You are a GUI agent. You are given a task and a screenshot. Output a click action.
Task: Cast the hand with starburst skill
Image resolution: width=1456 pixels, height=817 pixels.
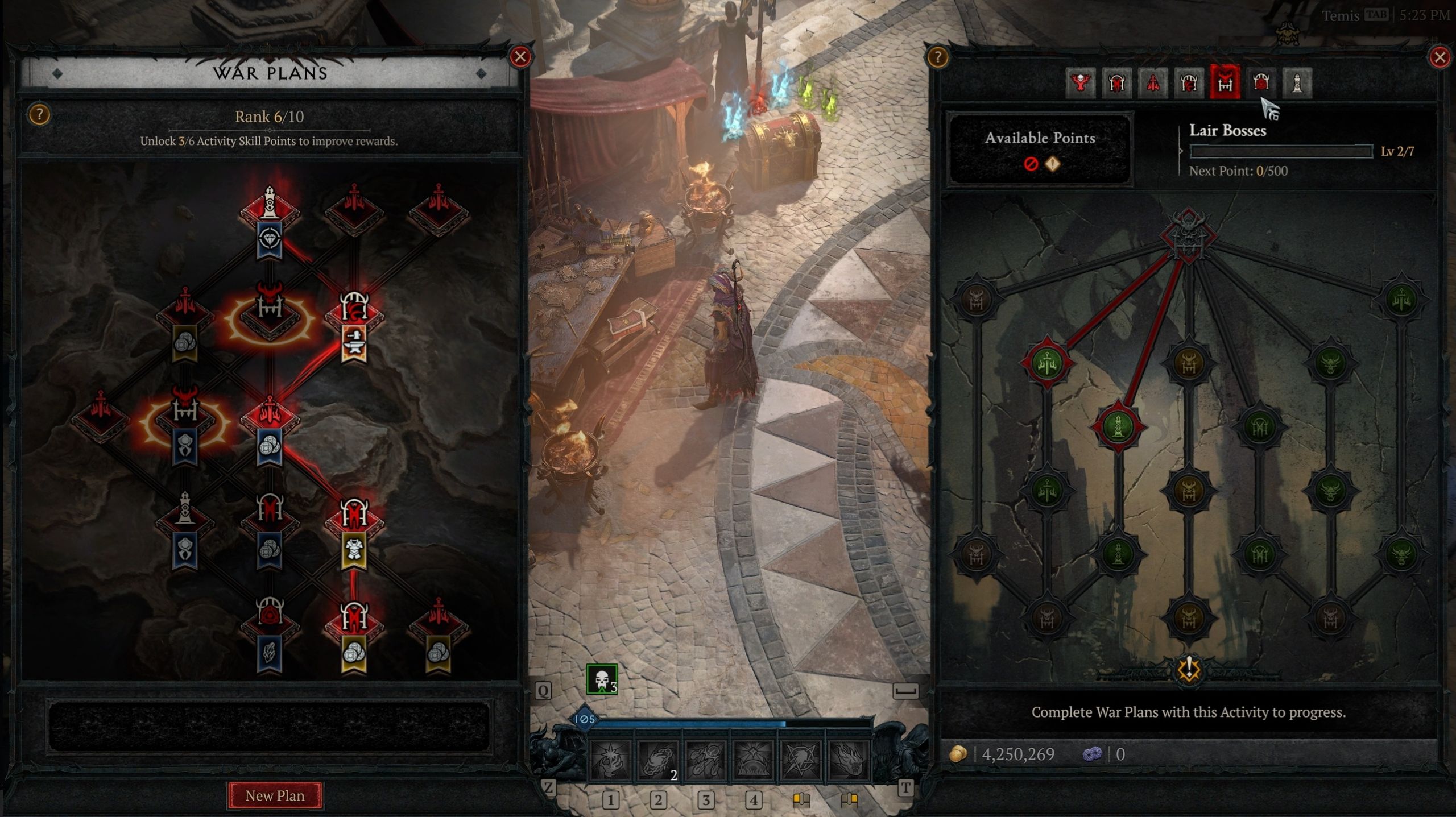click(610, 760)
